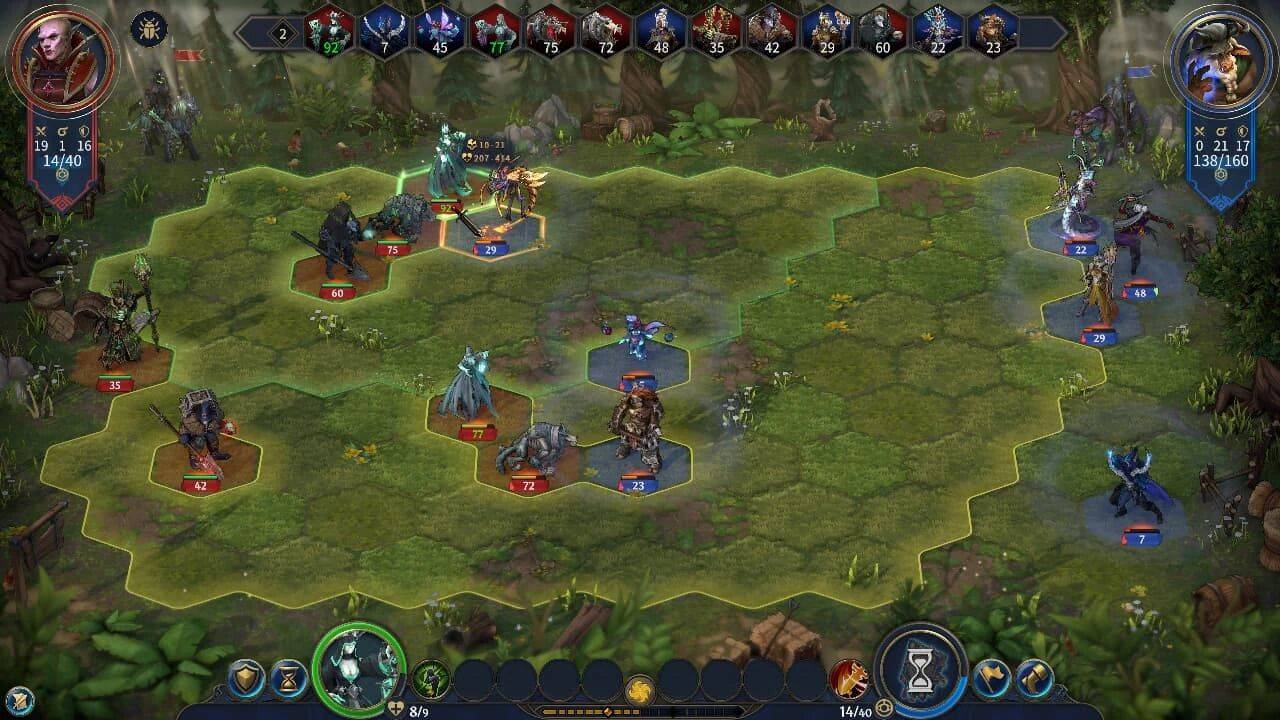
Task: Use the golden swirl icon in the ability bar
Action: pyautogui.click(x=638, y=689)
